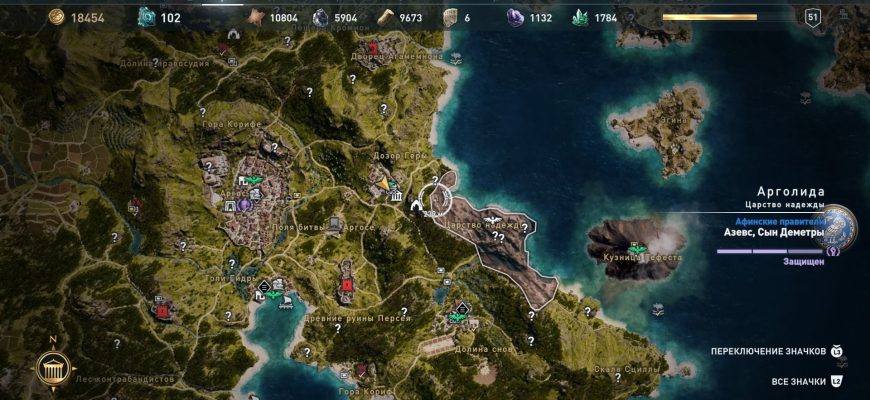The width and height of the screenshot is (870, 400).
Task: Show all icons with Все значки
Action: click(837, 381)
